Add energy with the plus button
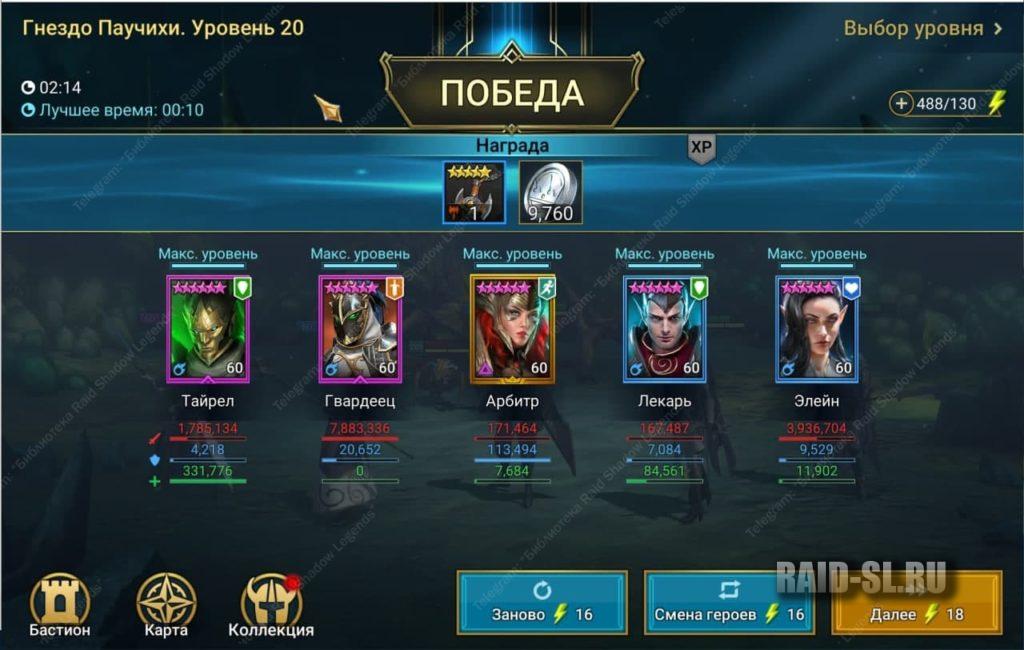 (903, 104)
